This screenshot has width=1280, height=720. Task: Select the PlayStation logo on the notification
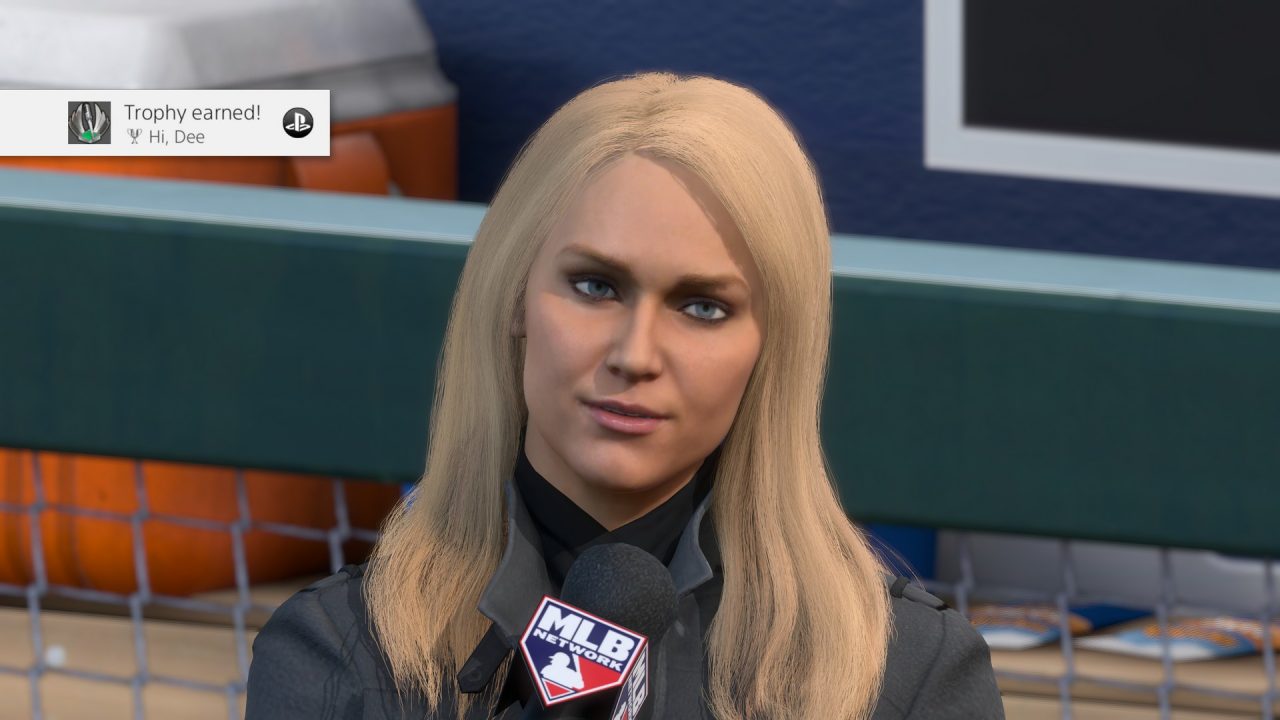297,122
